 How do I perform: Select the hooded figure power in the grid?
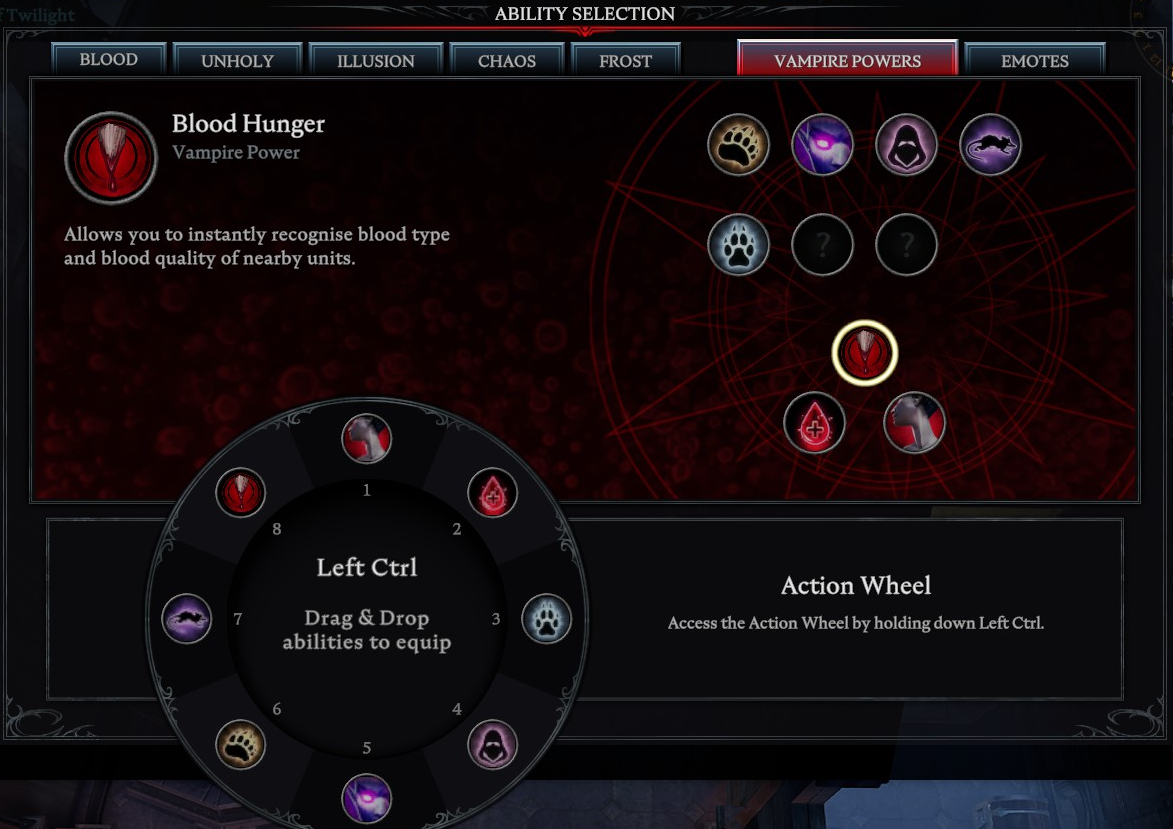pos(906,145)
